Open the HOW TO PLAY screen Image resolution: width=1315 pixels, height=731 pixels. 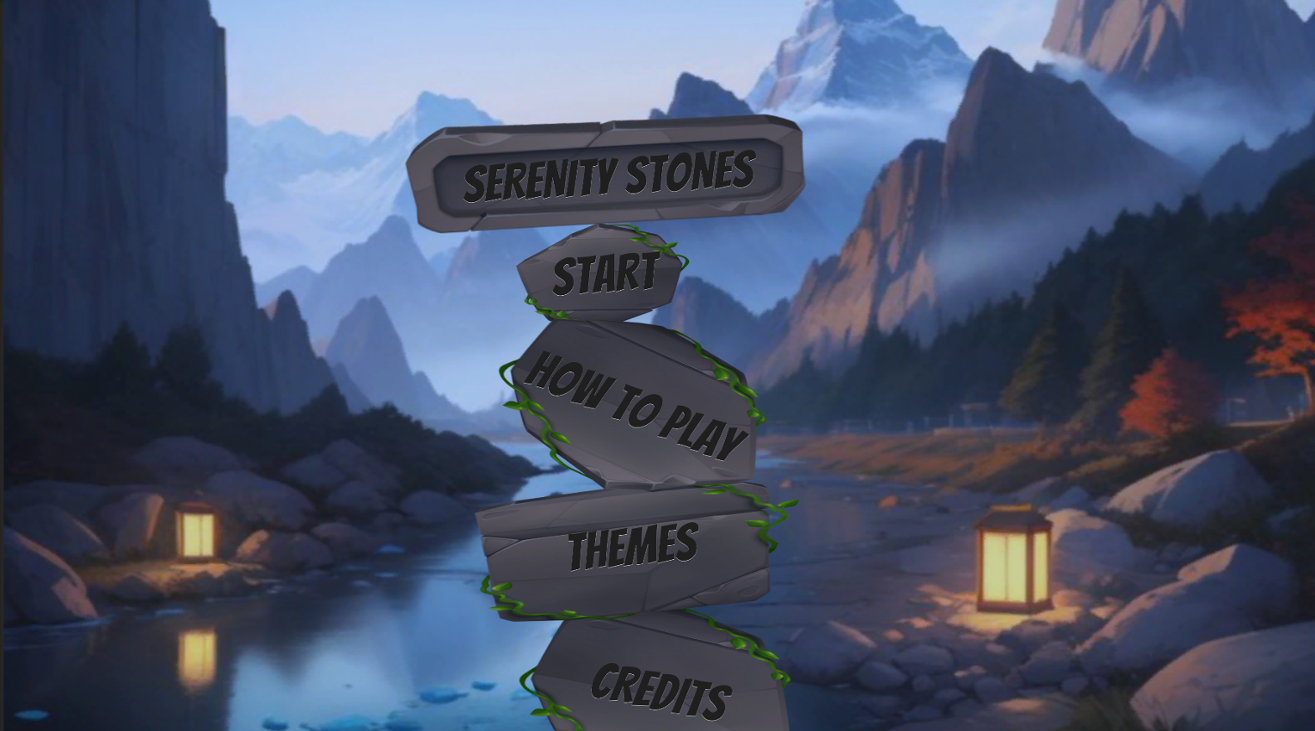pos(635,405)
